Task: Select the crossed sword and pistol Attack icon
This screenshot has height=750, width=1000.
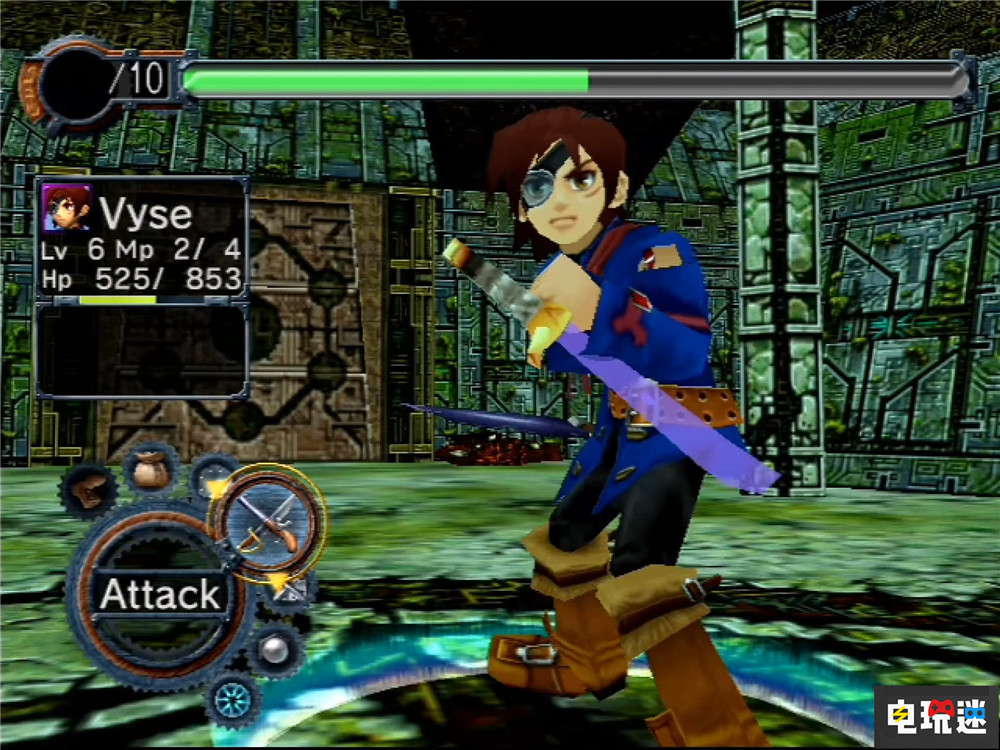Action: [x=268, y=522]
